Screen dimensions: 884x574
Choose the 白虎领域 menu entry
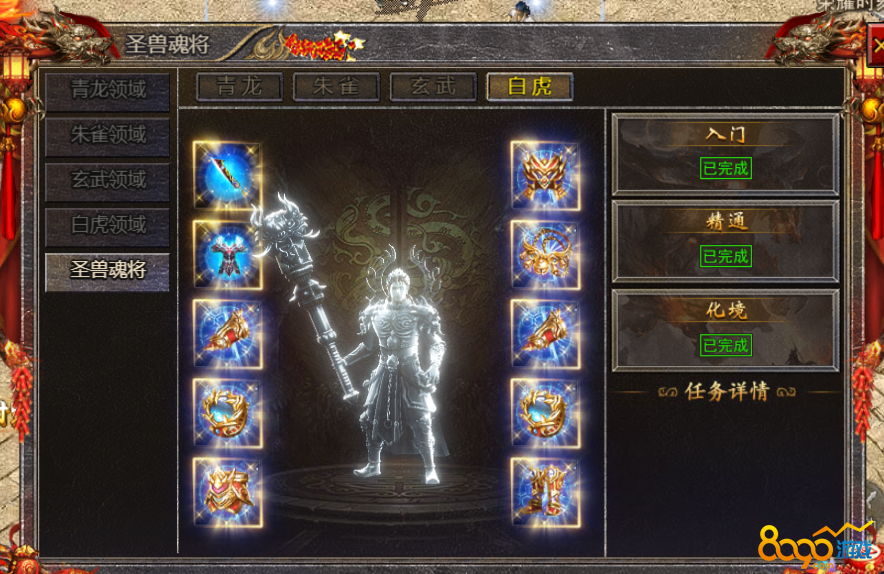click(x=107, y=226)
